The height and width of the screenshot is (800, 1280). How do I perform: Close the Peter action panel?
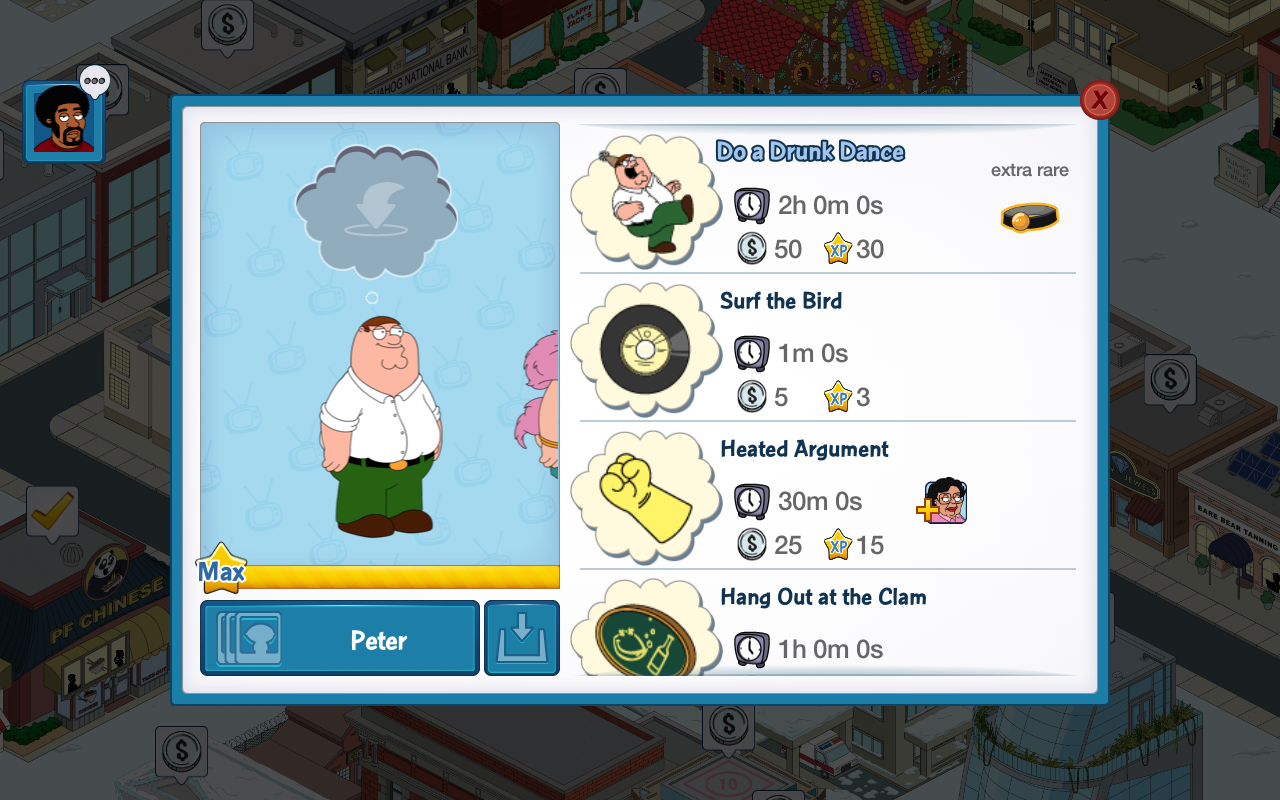click(1099, 100)
